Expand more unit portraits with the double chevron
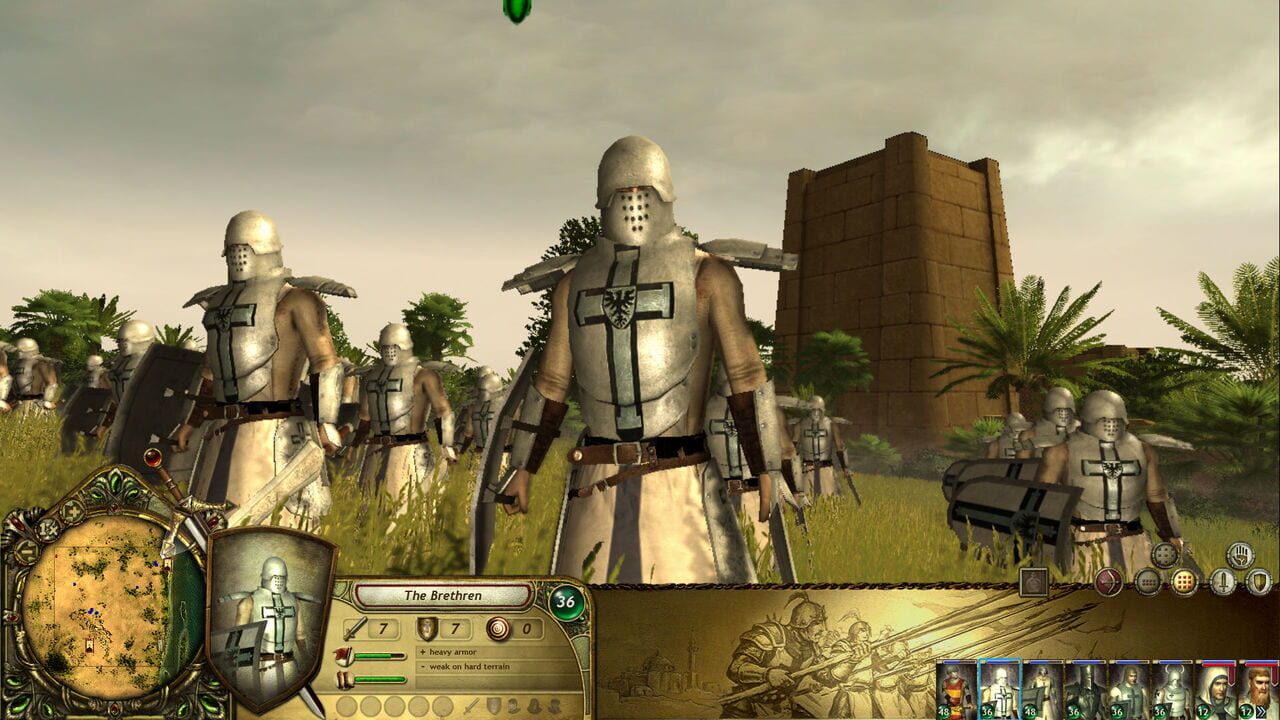The width and height of the screenshot is (1280, 720). (1260, 710)
